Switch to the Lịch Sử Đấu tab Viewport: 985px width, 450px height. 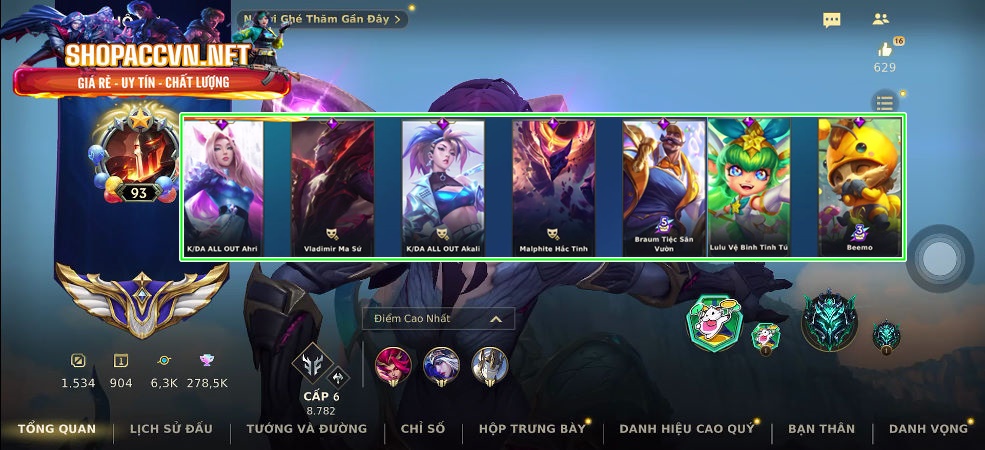tap(171, 429)
